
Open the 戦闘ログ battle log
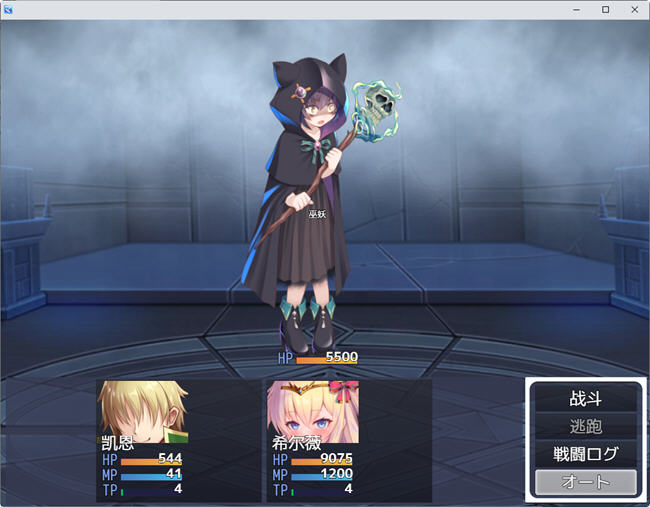585,454
